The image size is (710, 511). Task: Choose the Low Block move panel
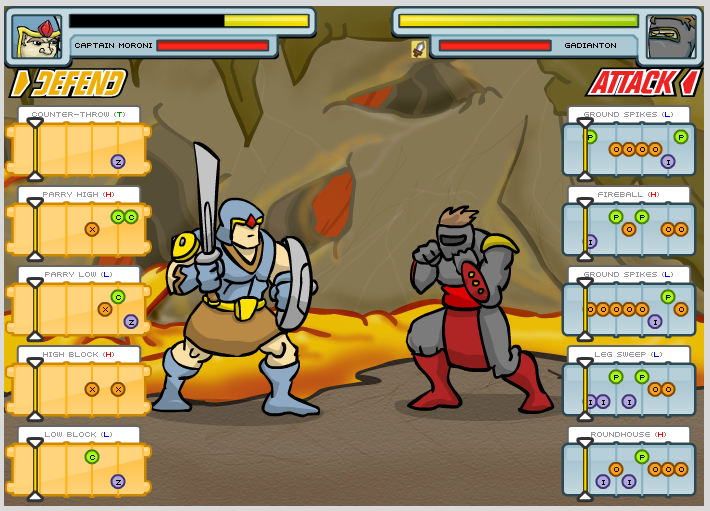[79, 469]
